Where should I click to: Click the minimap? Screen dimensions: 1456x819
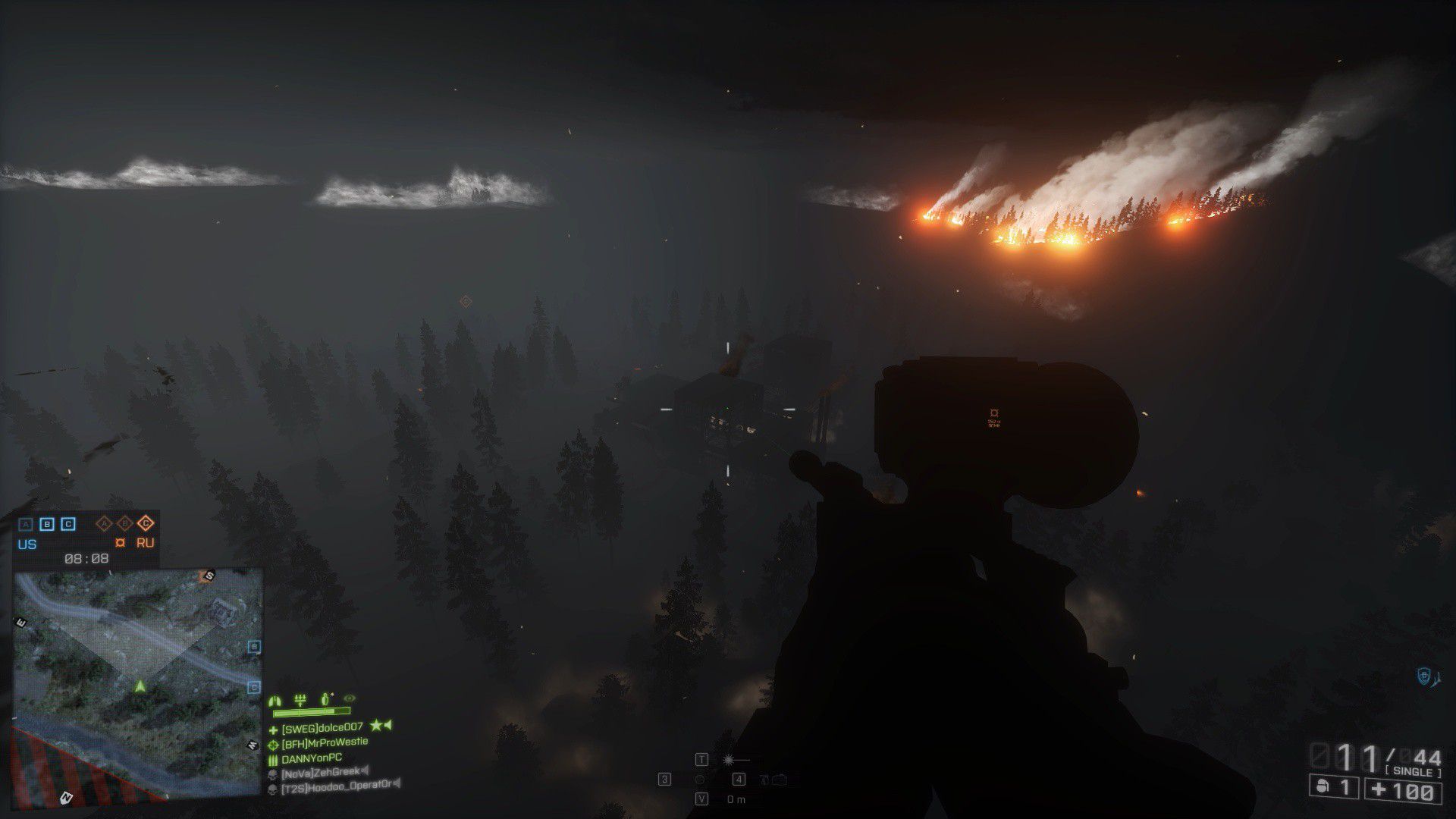[x=138, y=682]
